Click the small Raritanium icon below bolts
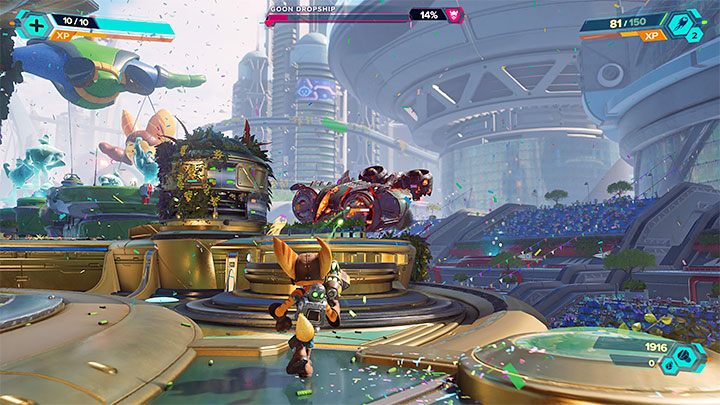This screenshot has width=720, height=405. (668, 367)
